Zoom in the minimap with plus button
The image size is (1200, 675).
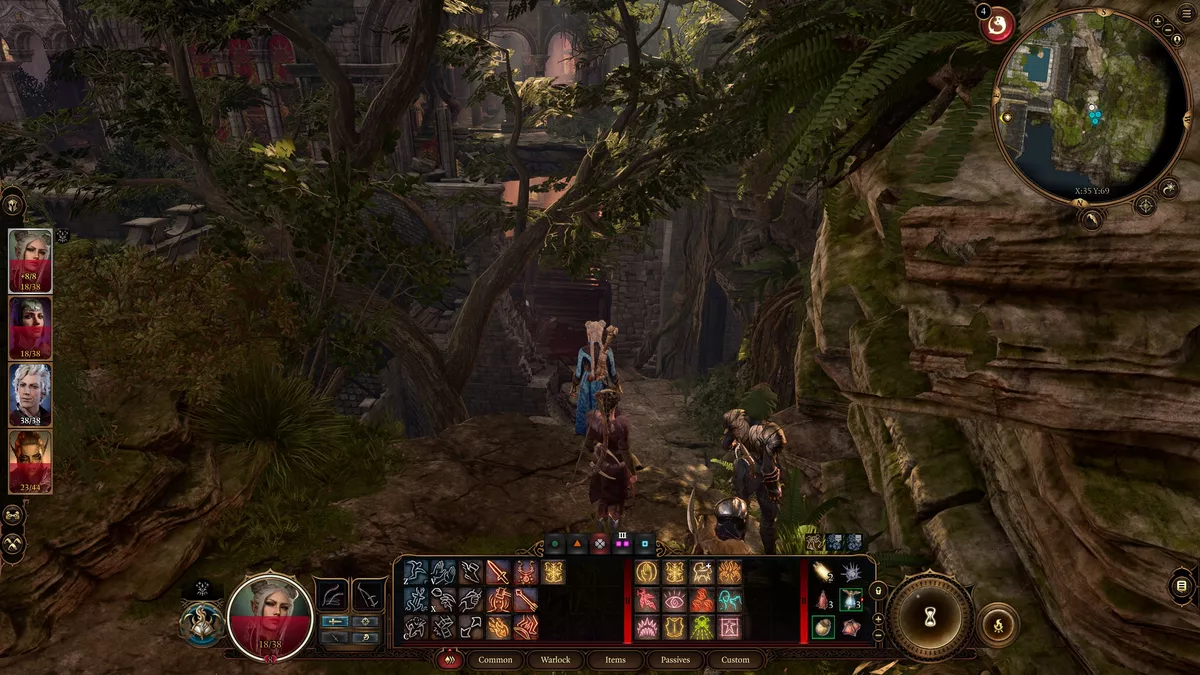1157,21
